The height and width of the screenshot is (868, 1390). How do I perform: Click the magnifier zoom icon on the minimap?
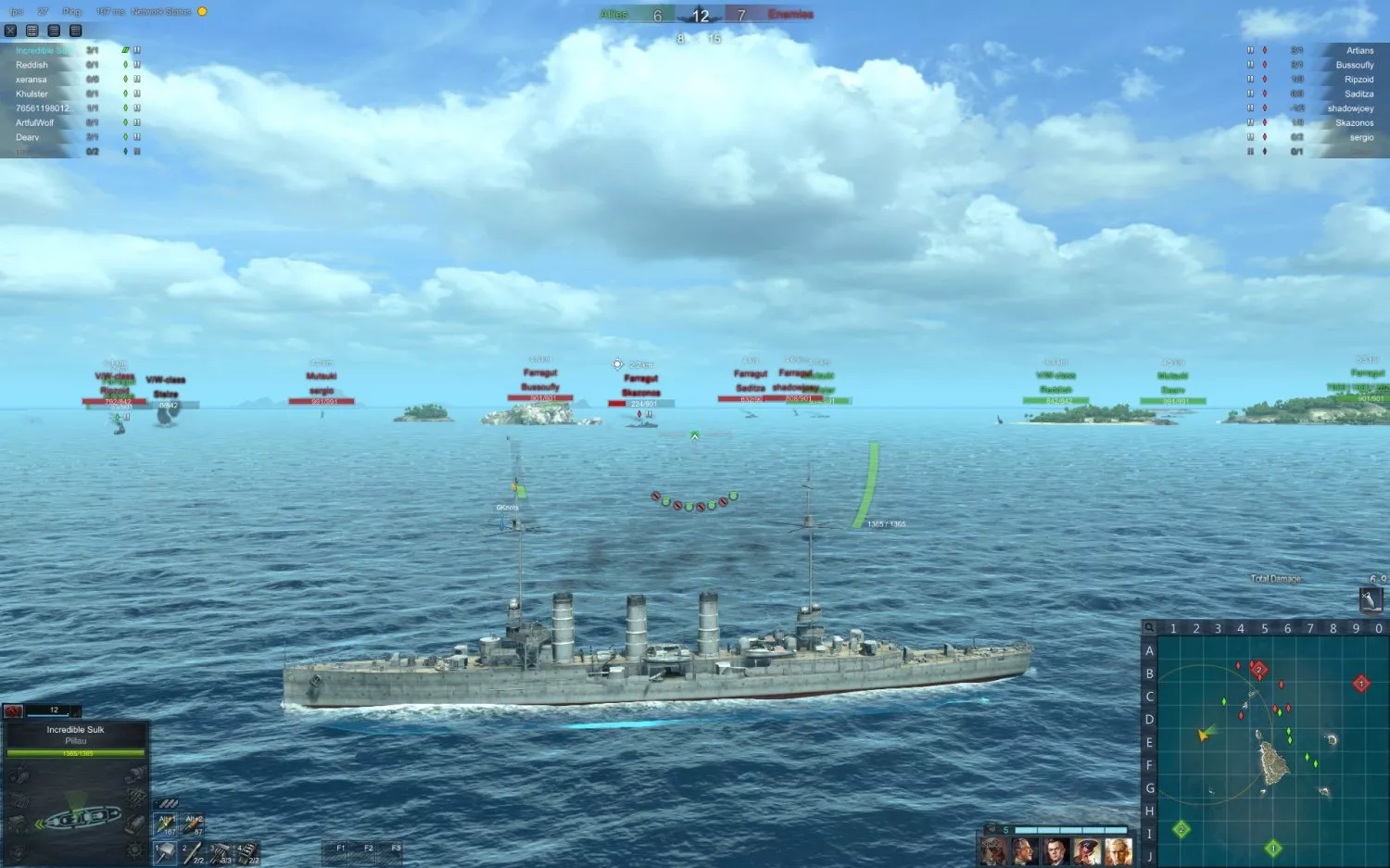coord(1149,627)
